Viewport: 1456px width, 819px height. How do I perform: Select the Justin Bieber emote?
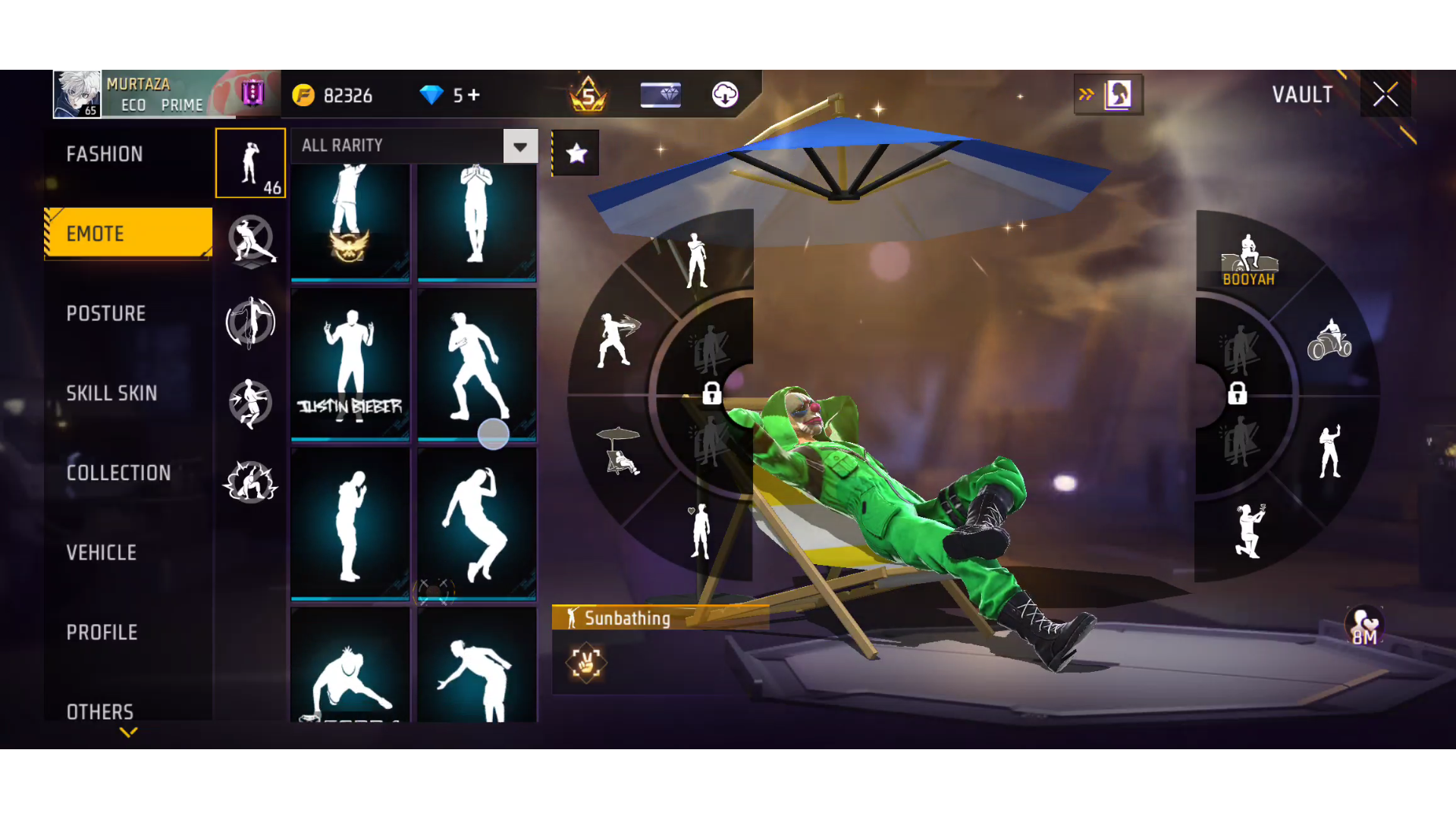point(350,364)
